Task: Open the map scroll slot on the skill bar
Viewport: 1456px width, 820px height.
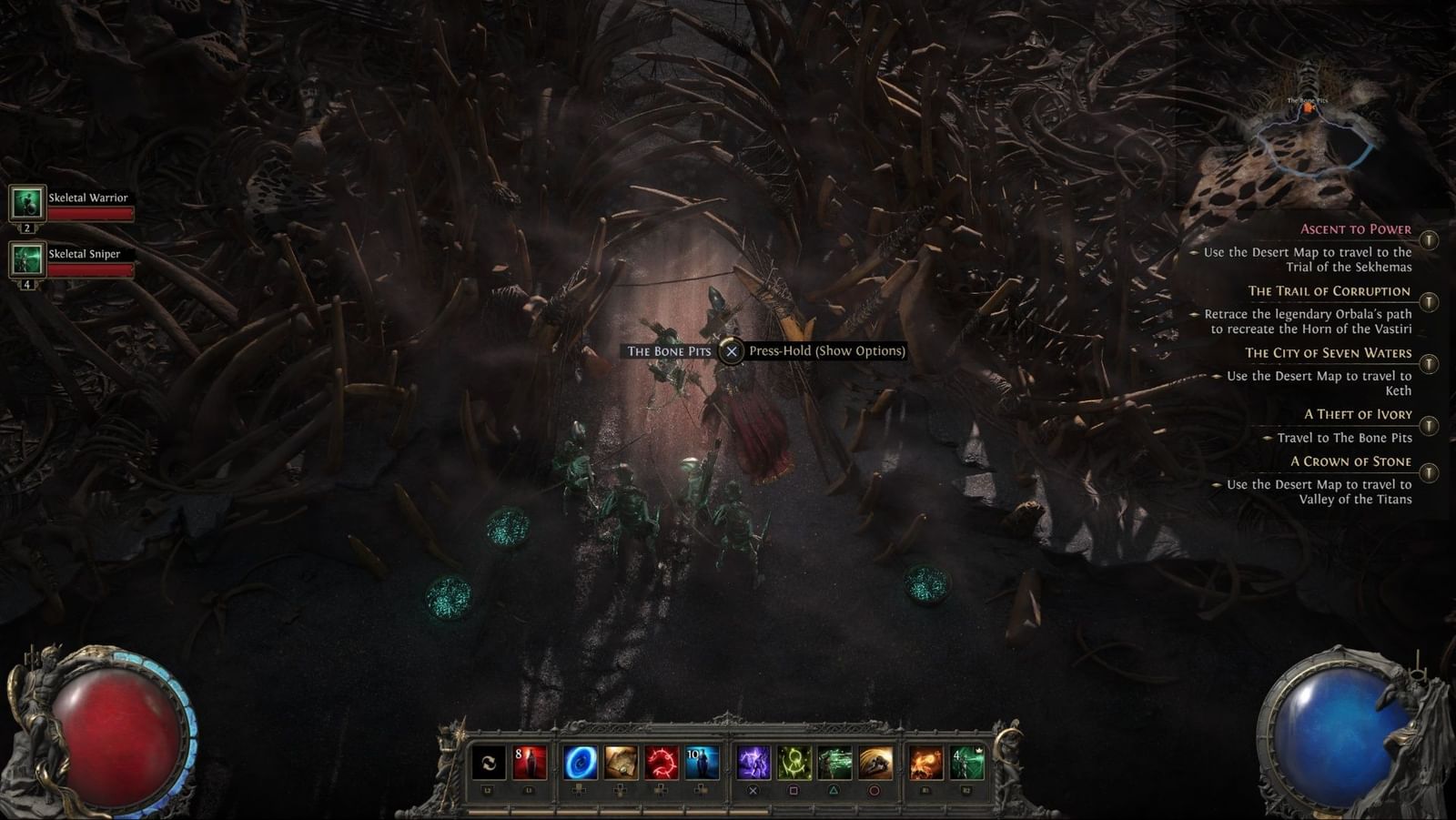Action: point(622,761)
